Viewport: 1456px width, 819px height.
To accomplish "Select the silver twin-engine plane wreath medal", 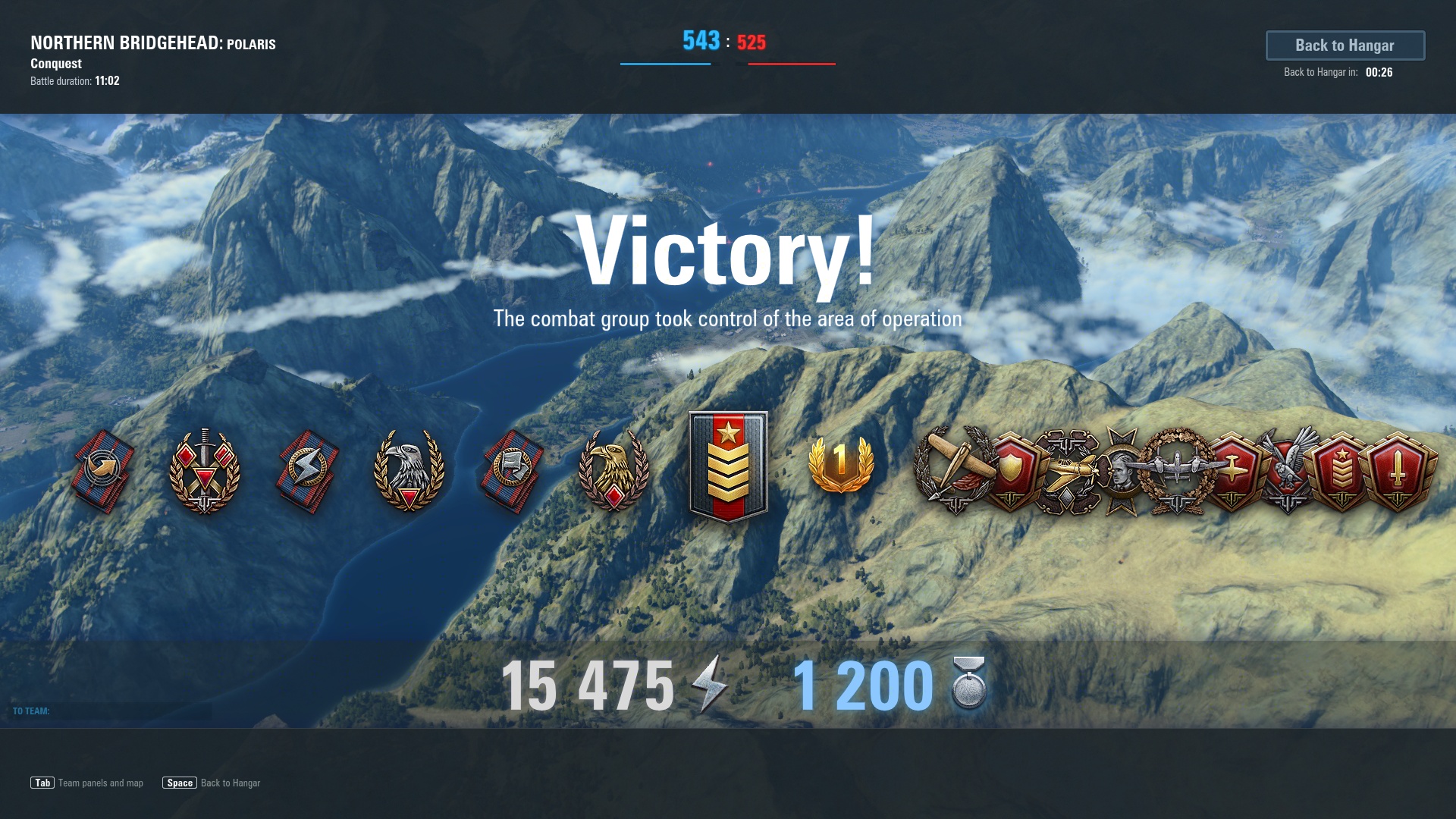I will pyautogui.click(x=1176, y=469).
